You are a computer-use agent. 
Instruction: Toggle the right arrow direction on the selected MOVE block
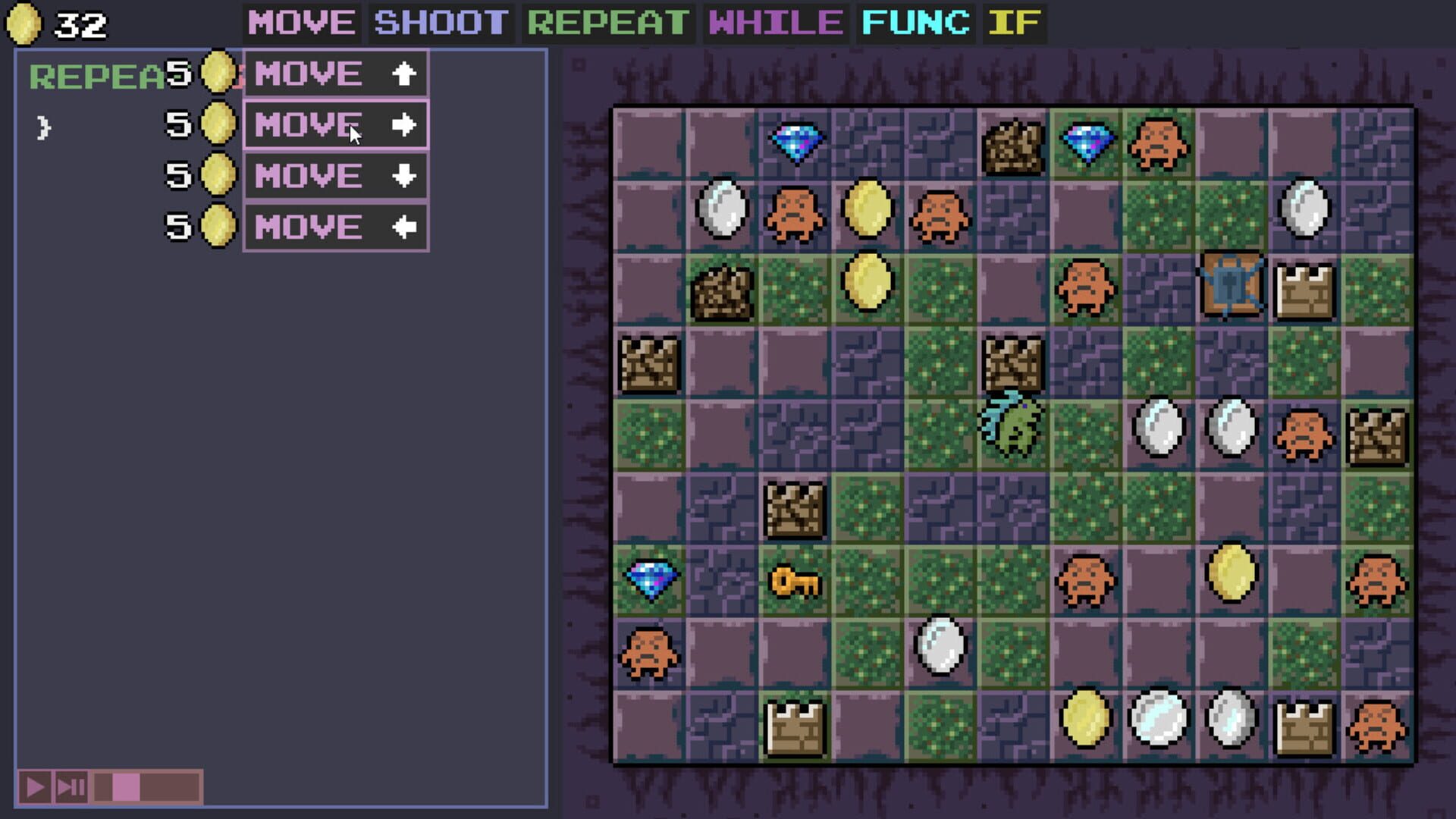point(406,125)
